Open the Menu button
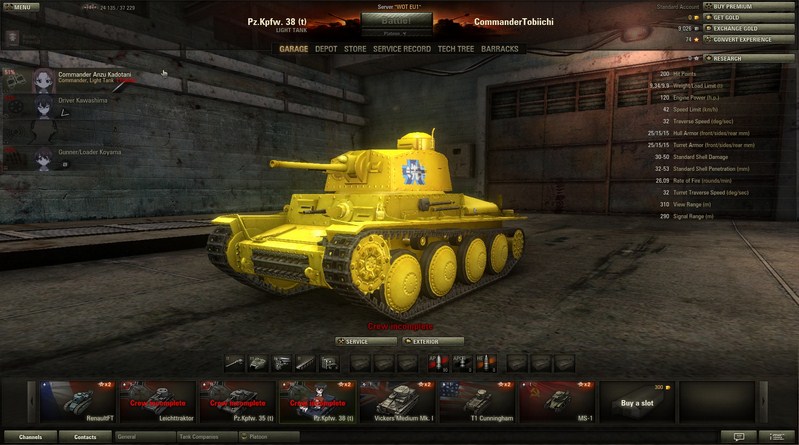 (x=21, y=6)
